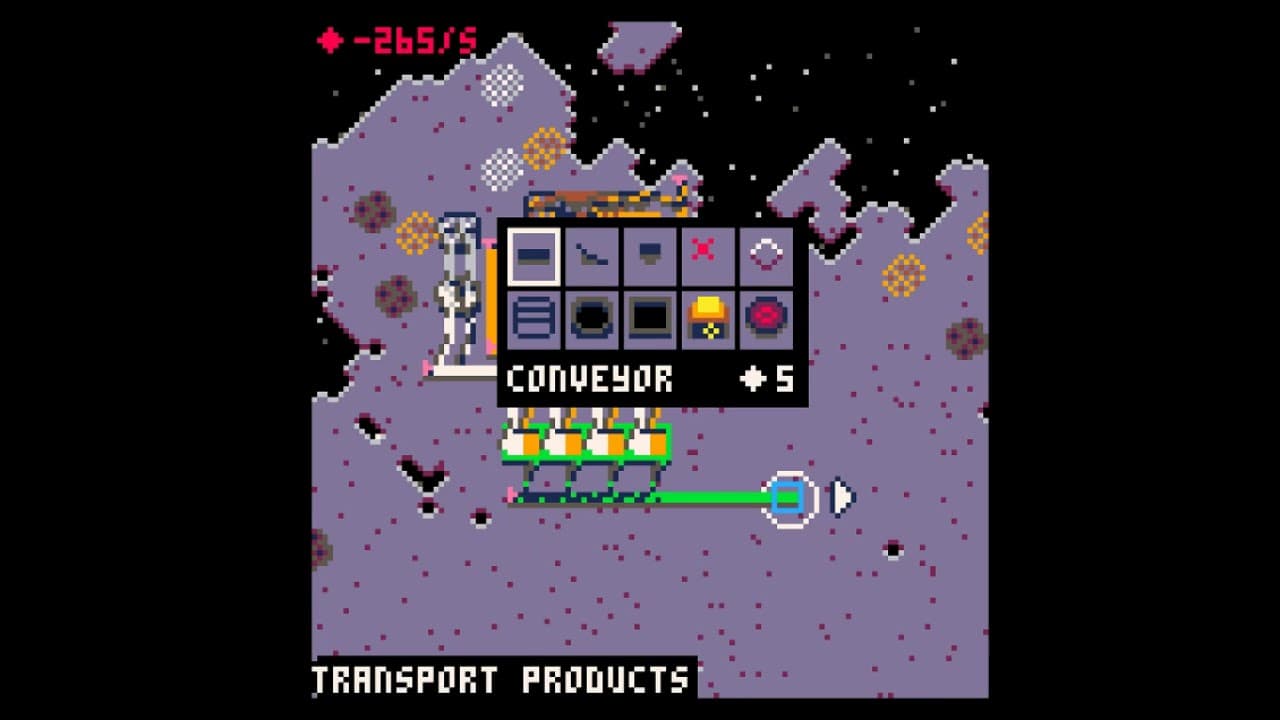The height and width of the screenshot is (720, 1280).
Task: Click the white delivery arrow marker
Action: (841, 494)
